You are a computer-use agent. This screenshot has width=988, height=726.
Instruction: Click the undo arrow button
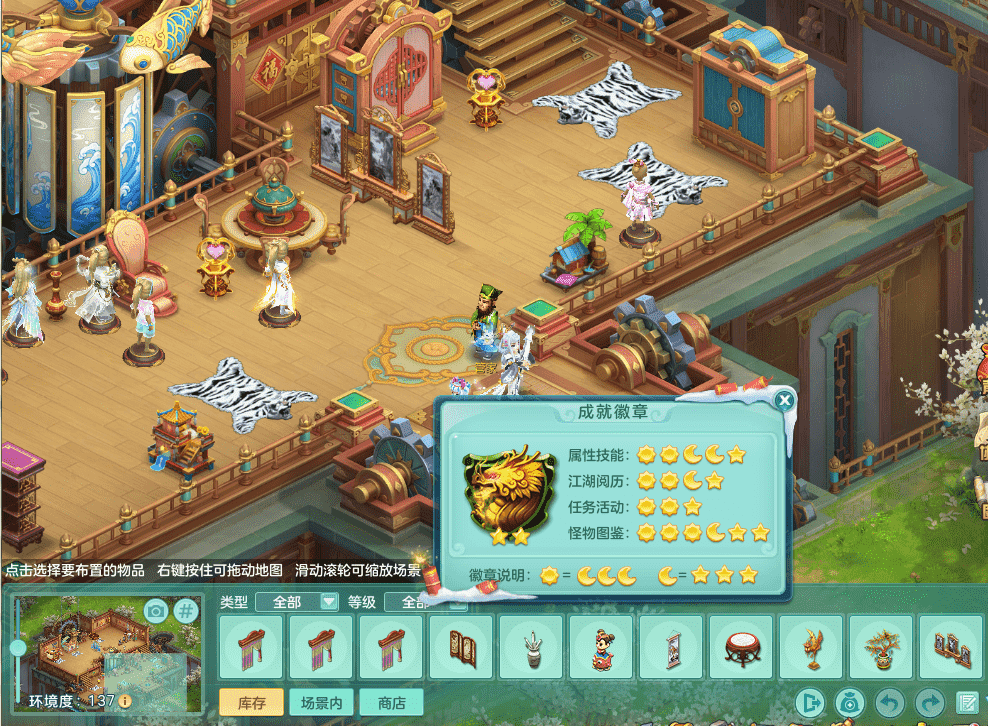[x=890, y=703]
